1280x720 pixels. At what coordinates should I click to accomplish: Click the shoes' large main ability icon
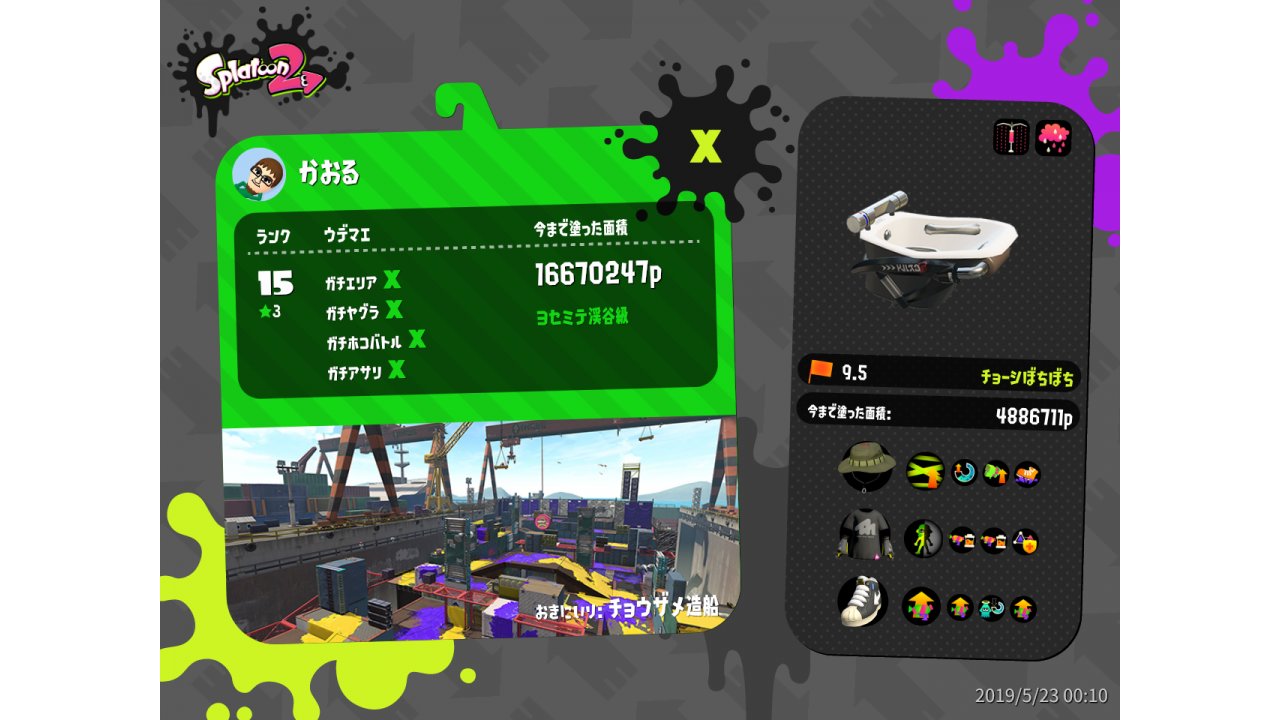(921, 606)
